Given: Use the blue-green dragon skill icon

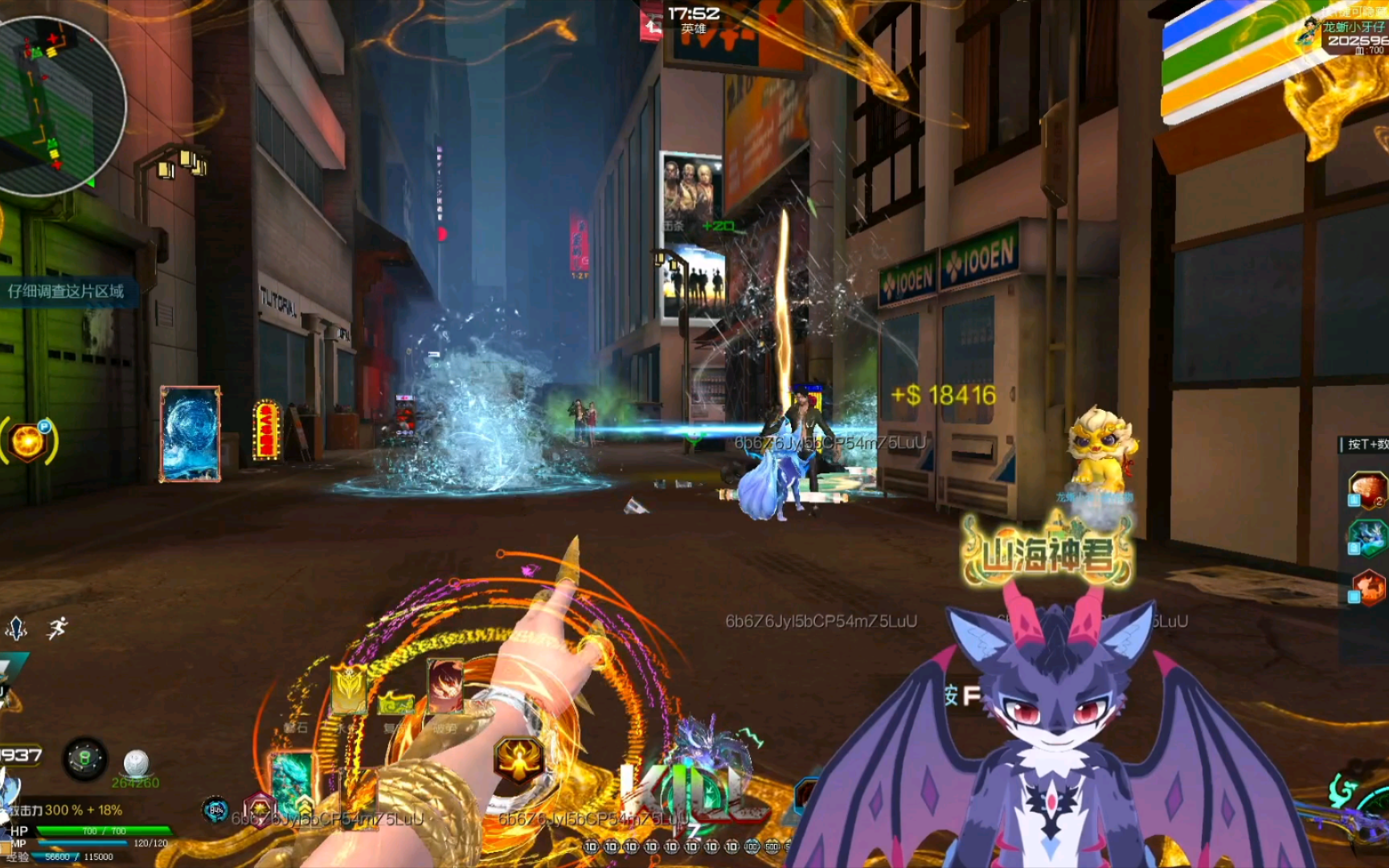Looking at the screenshot, I should [1368, 537].
